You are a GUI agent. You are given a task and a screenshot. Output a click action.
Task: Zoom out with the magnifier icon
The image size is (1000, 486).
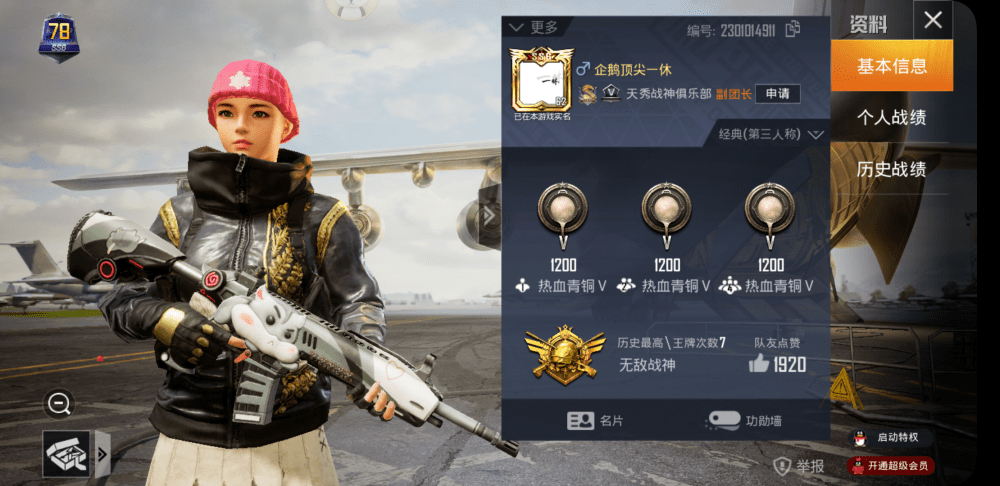coord(59,404)
